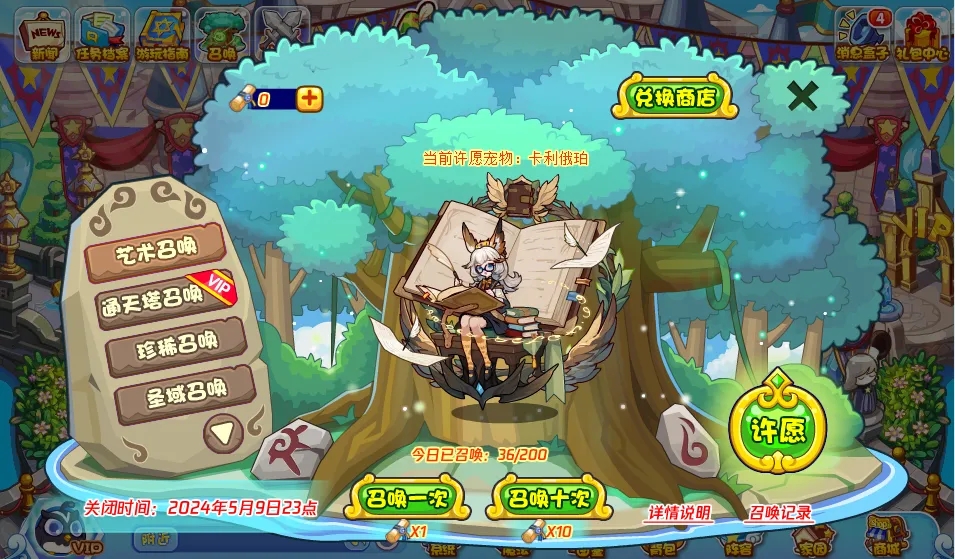Open the 消息盒子 message box
955x559 pixels.
(862, 34)
